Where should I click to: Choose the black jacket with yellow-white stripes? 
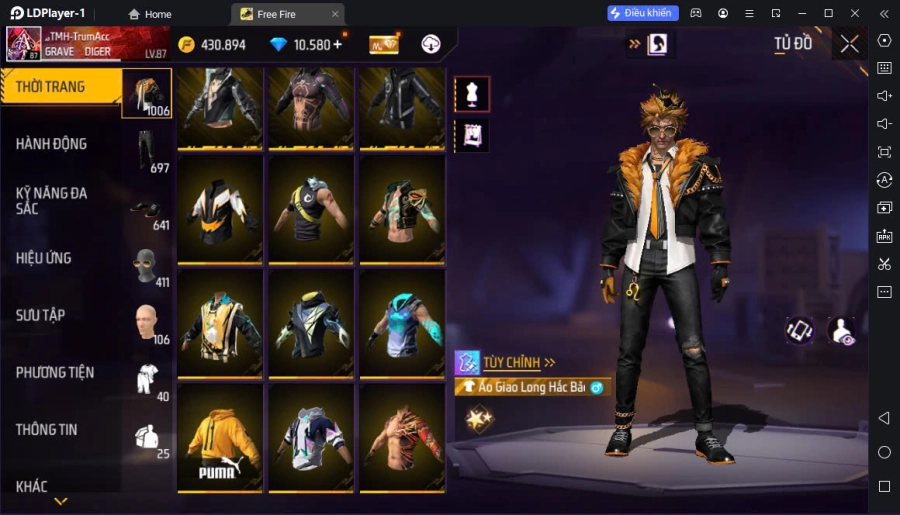tap(221, 209)
